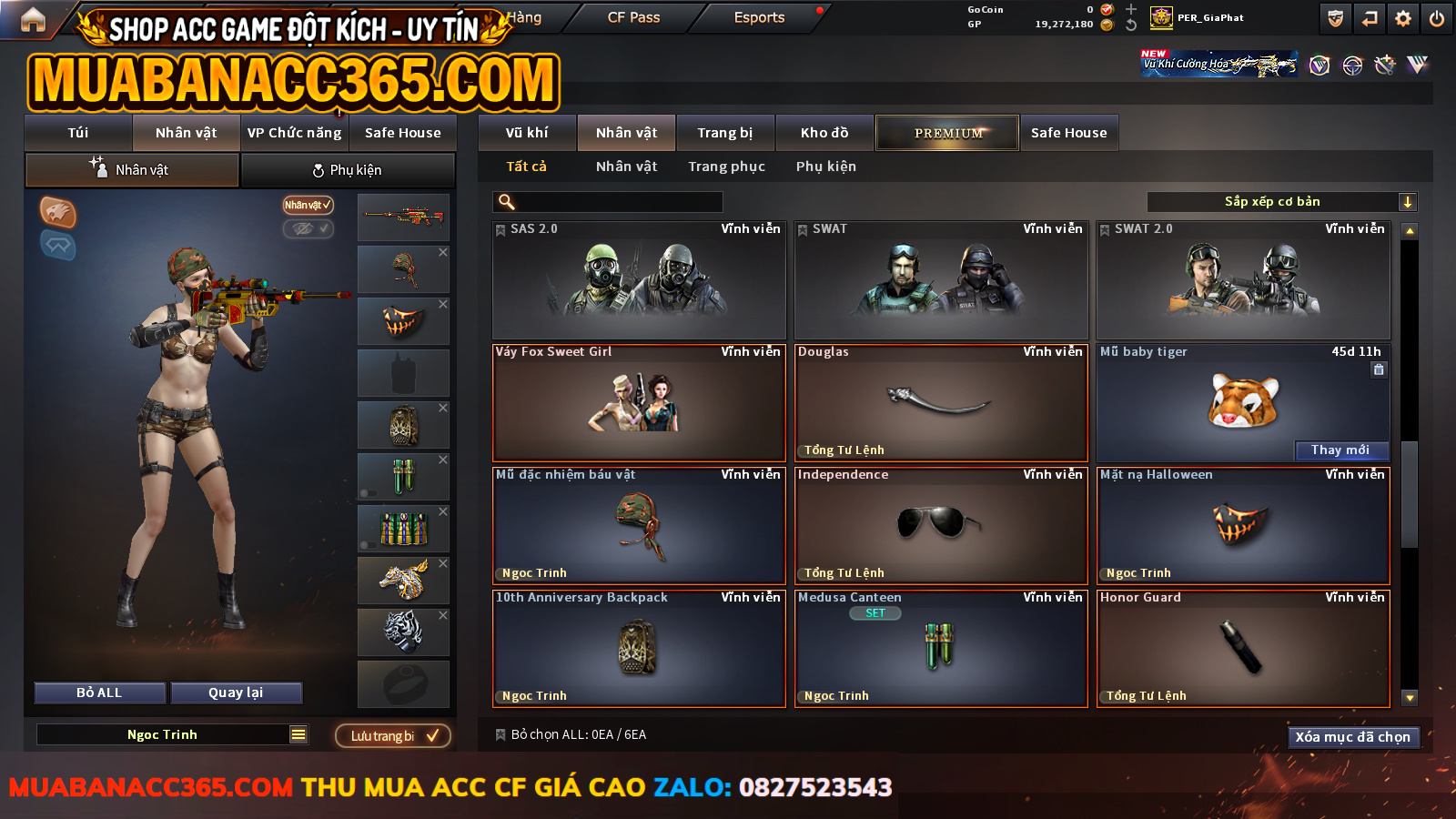Screen dimensions: 1456x819
Task: Go to the home screen icon
Action: [33, 19]
